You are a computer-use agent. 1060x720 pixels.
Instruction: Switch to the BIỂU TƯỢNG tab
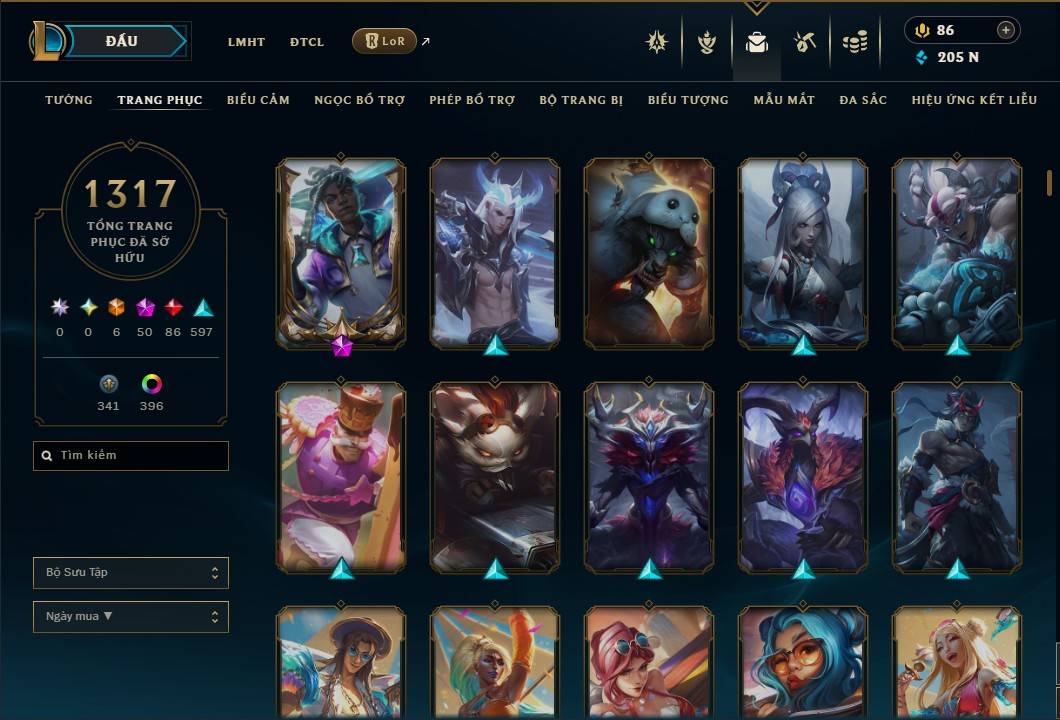(688, 100)
